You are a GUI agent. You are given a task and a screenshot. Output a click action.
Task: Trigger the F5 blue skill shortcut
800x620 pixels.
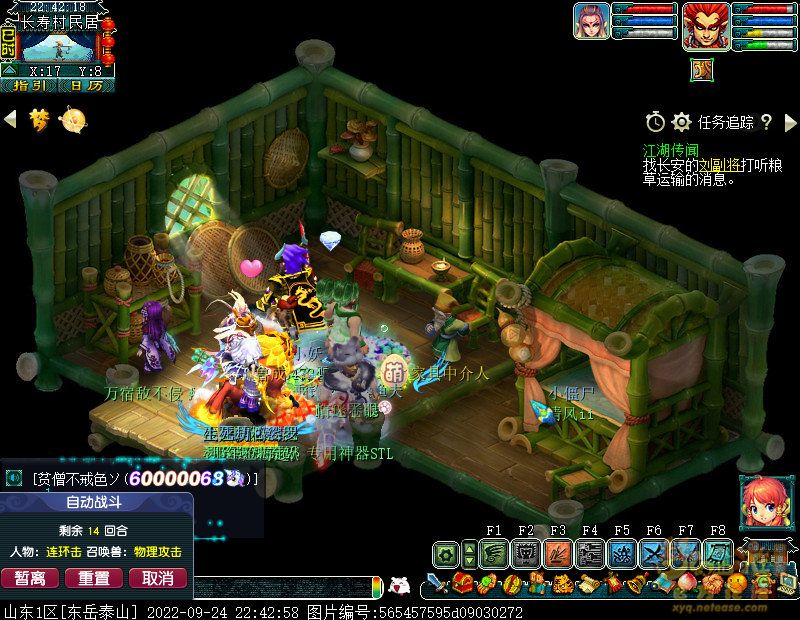pos(622,553)
